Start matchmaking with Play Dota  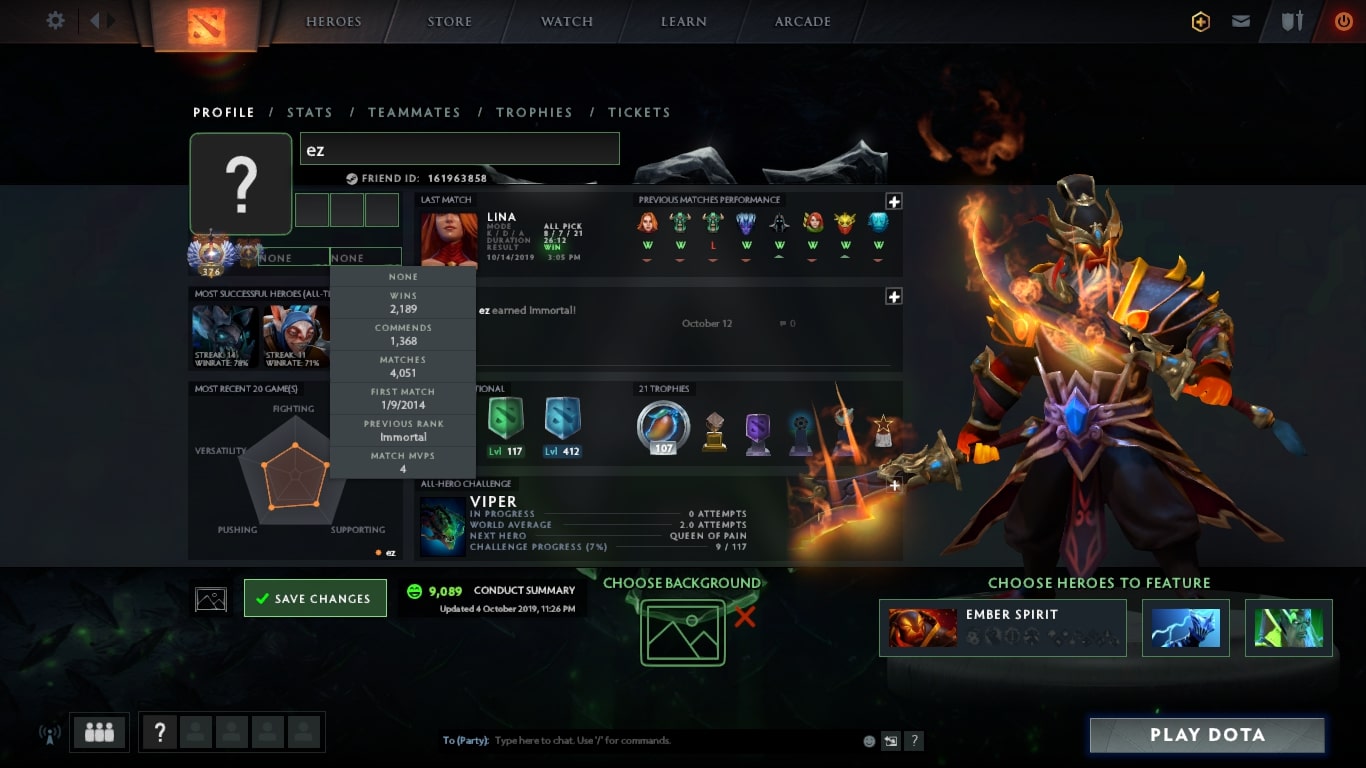pos(1207,735)
